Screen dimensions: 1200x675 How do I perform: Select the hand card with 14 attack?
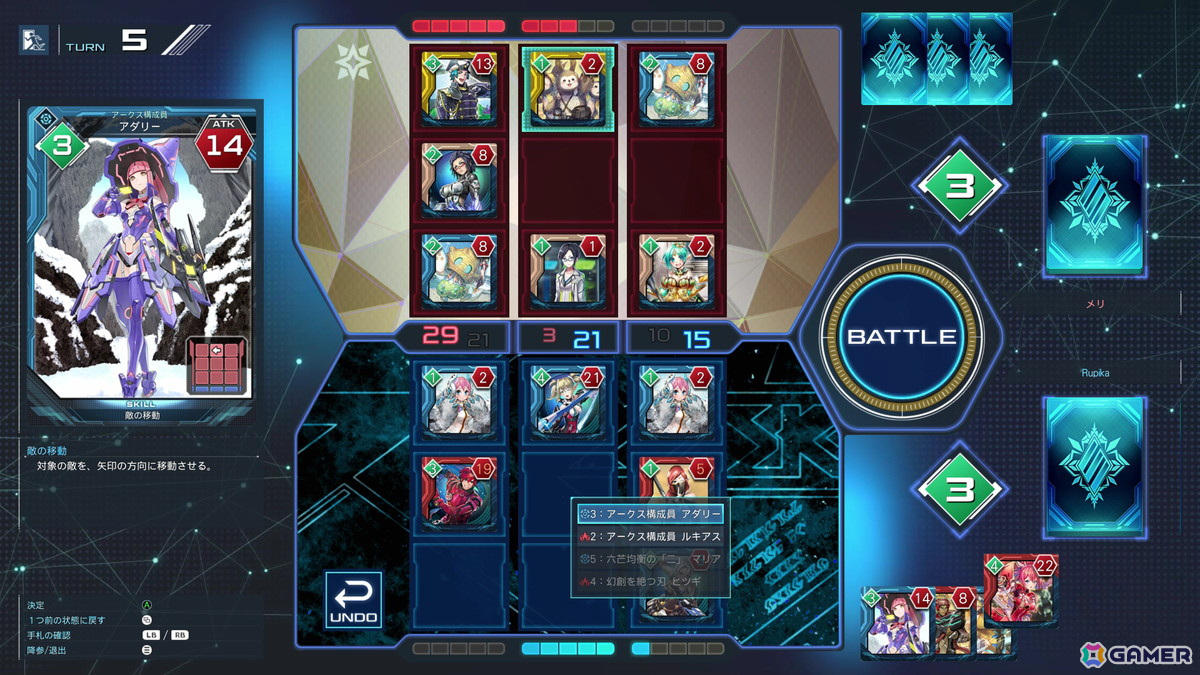pyautogui.click(x=896, y=622)
